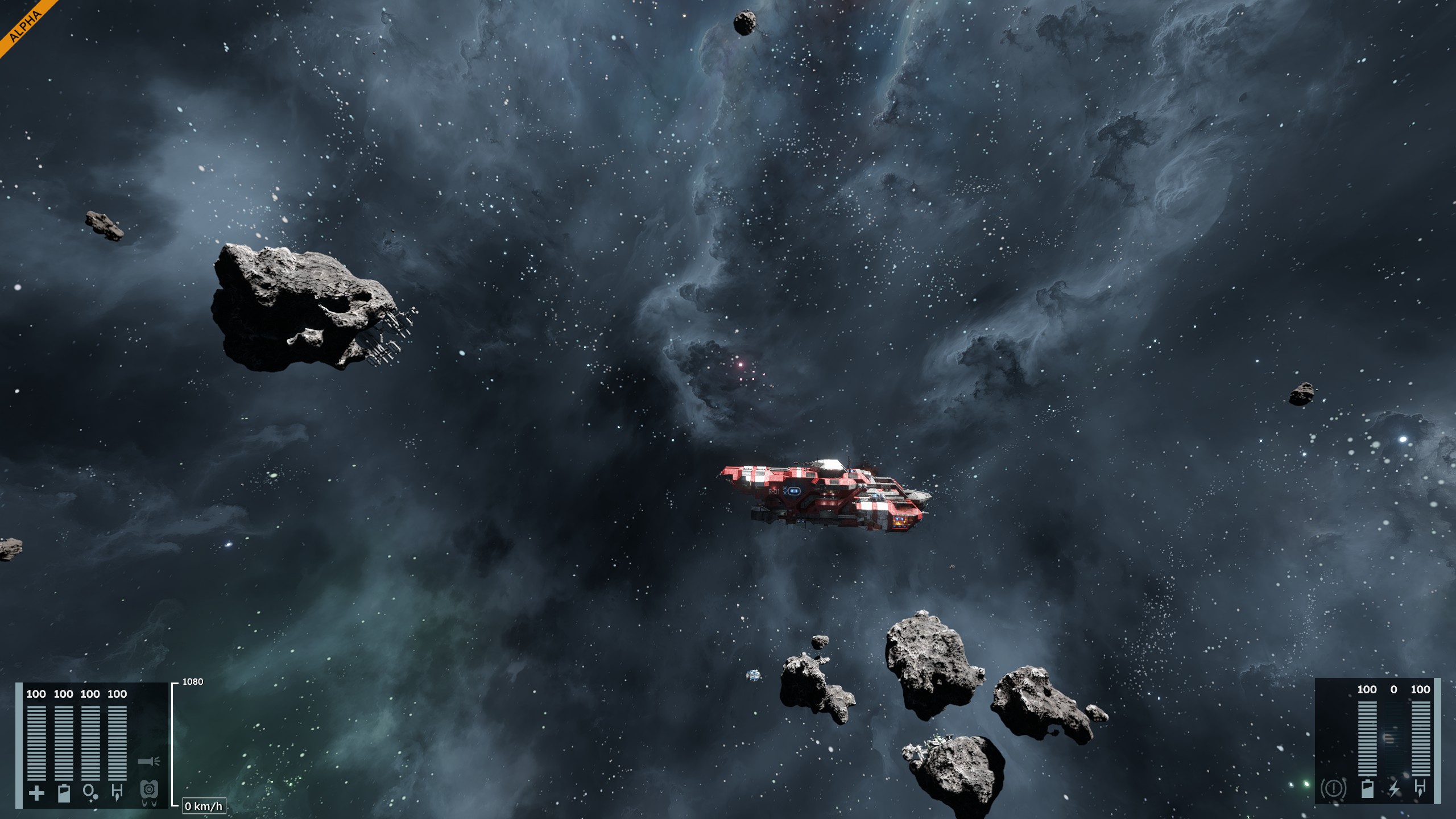Toggle the flashlight icon
Viewport: 1456px width, 819px height.
point(149,761)
